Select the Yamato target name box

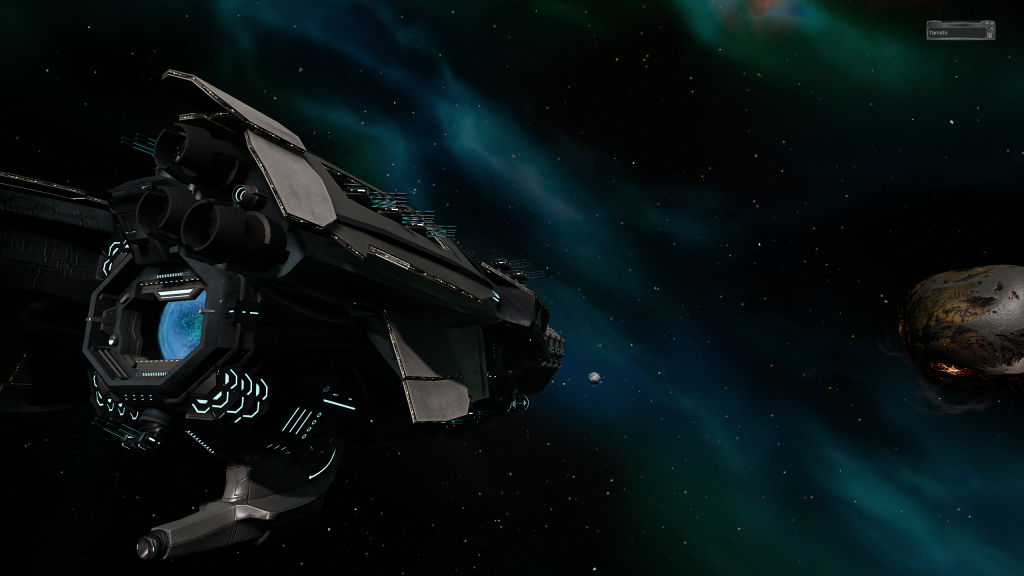960,31
